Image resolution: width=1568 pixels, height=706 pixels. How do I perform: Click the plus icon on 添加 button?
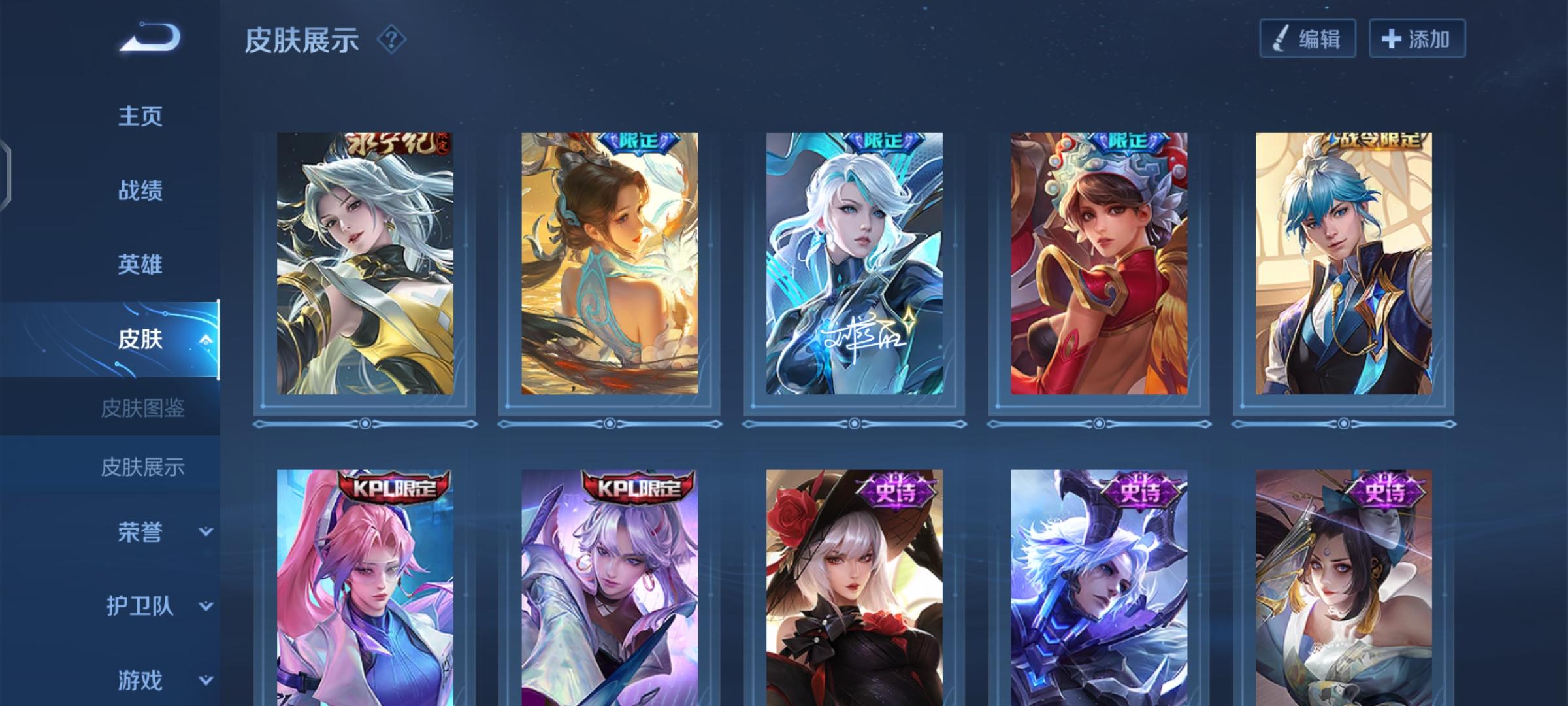[x=1392, y=39]
